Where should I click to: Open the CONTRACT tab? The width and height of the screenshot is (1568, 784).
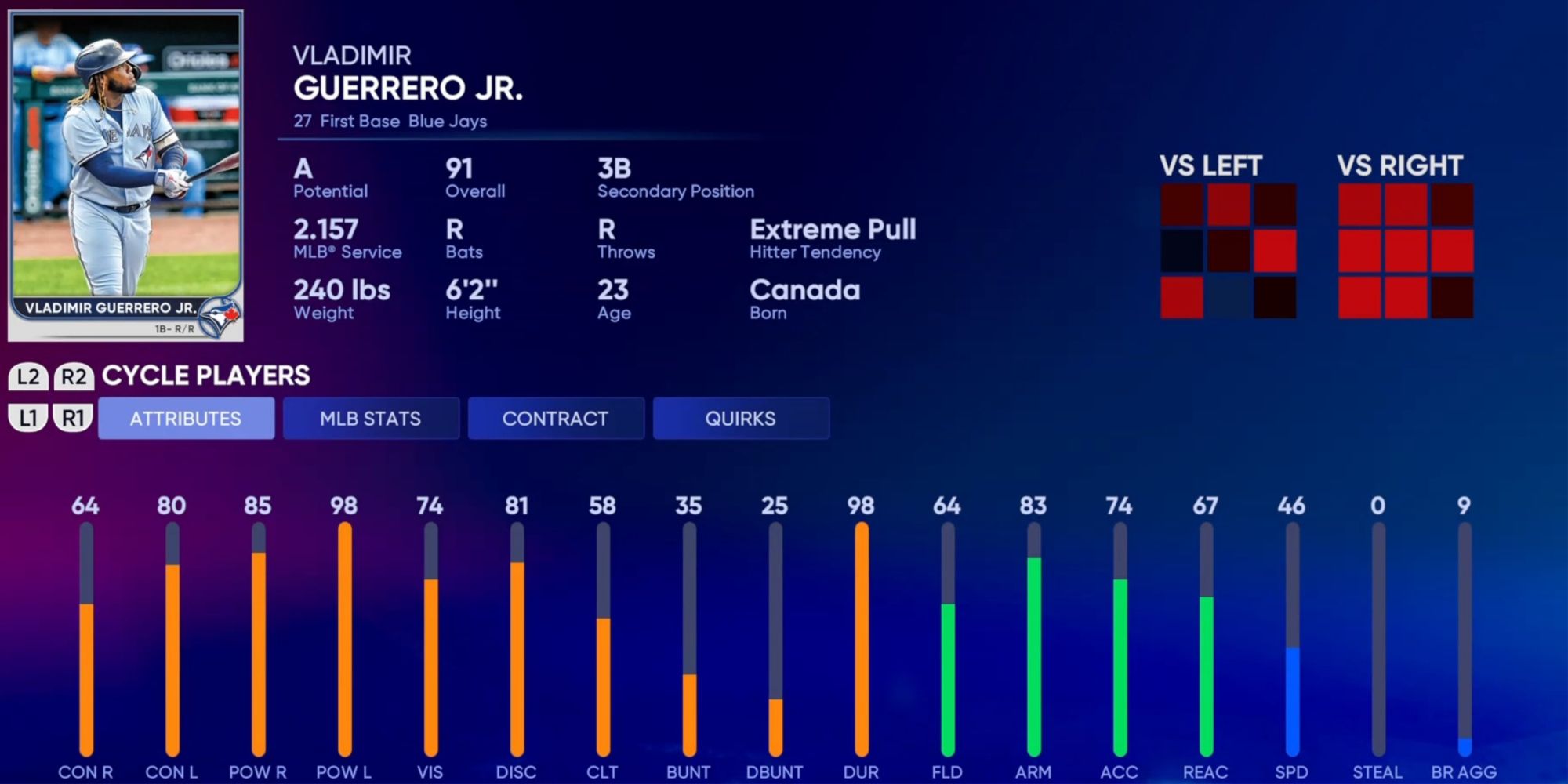pos(556,418)
